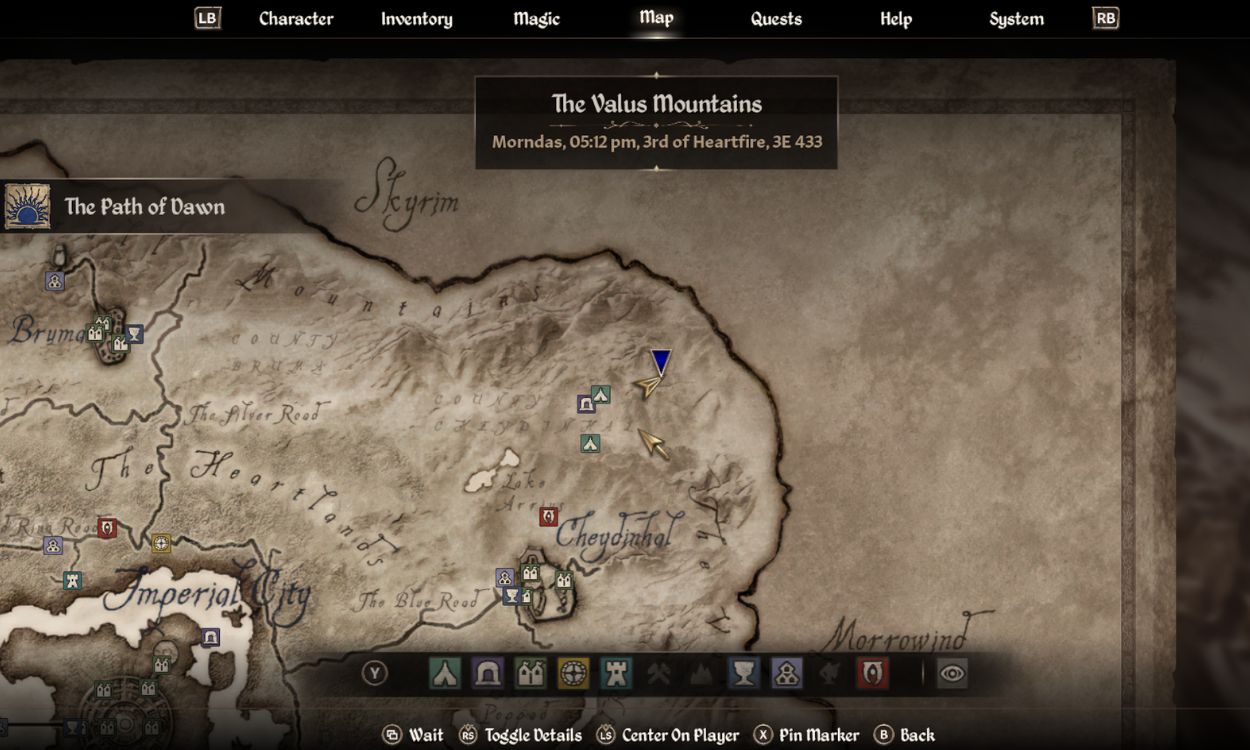Switch to the Inventory tab

coord(416,19)
